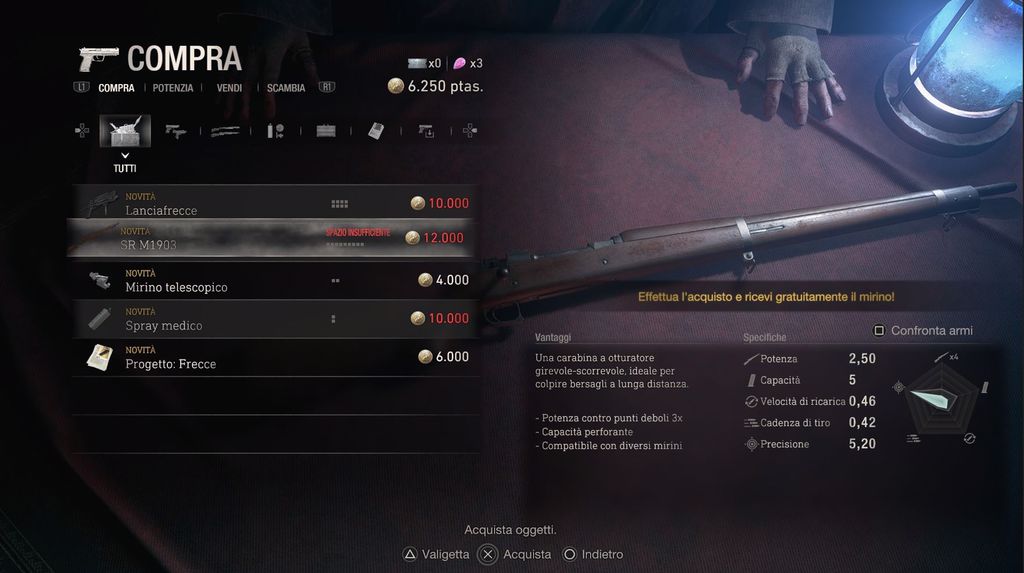Select the pistol with download arrow category
Screen dimensions: 1024x573
(x=426, y=131)
